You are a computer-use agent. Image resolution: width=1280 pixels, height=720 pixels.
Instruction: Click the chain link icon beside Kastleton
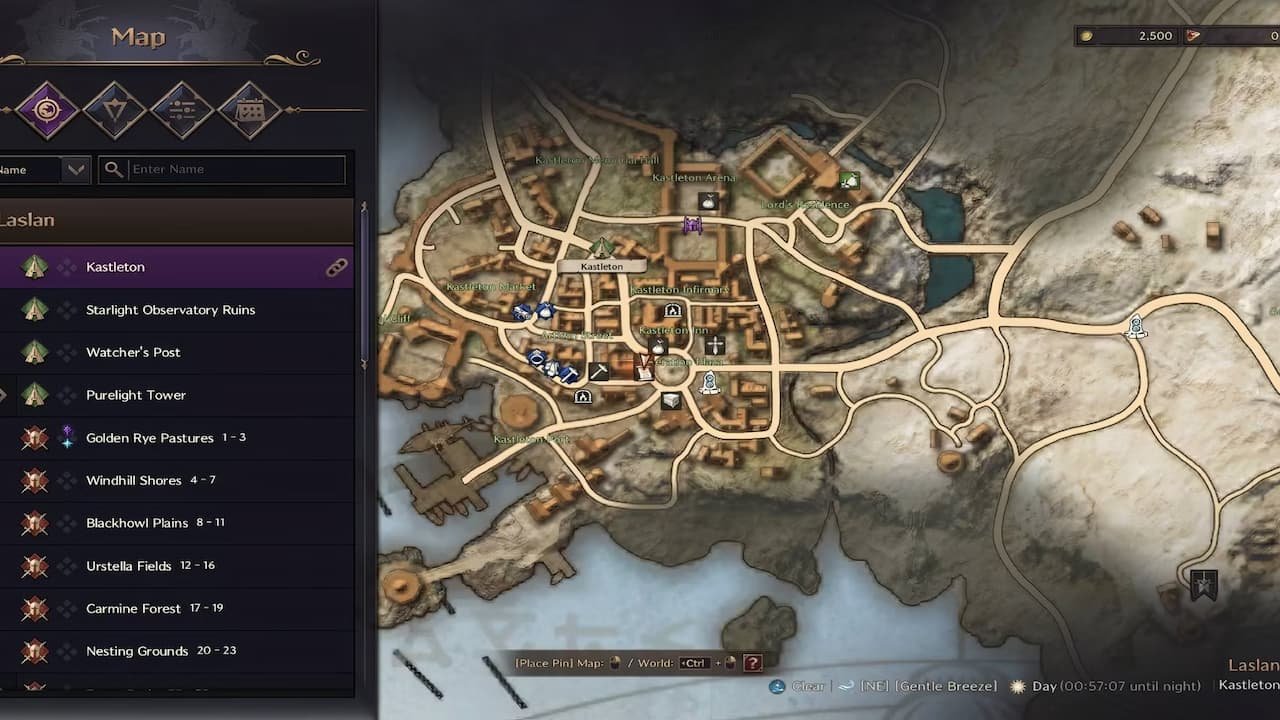(337, 267)
